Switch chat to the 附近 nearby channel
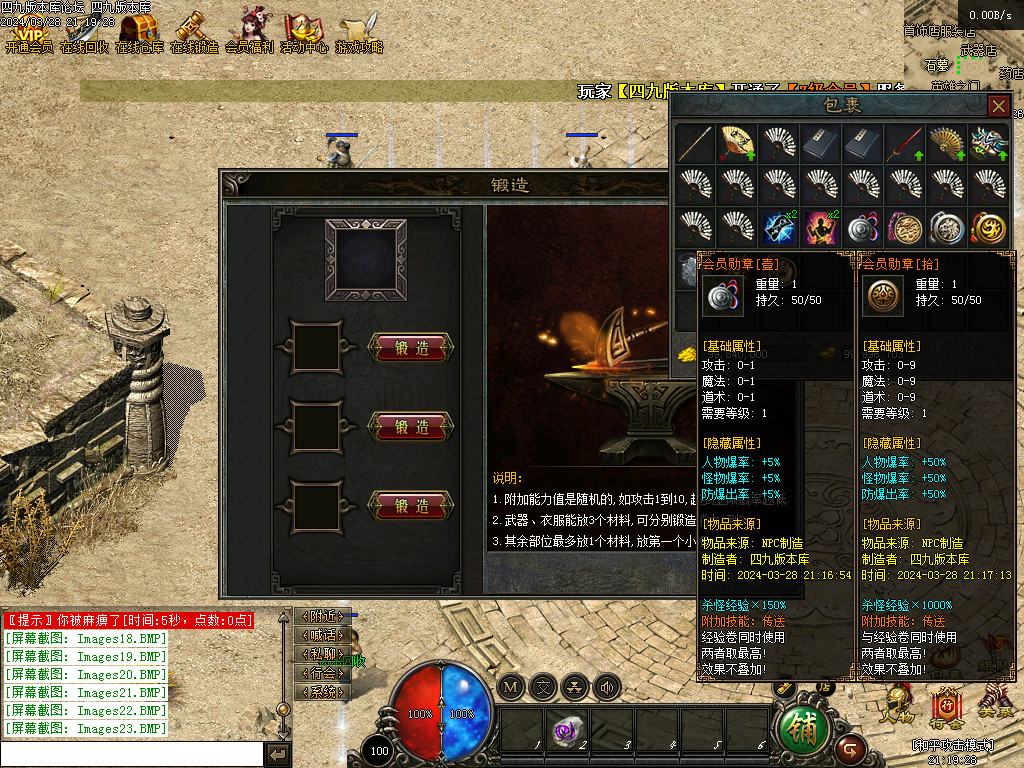1024x768 pixels. coord(322,616)
